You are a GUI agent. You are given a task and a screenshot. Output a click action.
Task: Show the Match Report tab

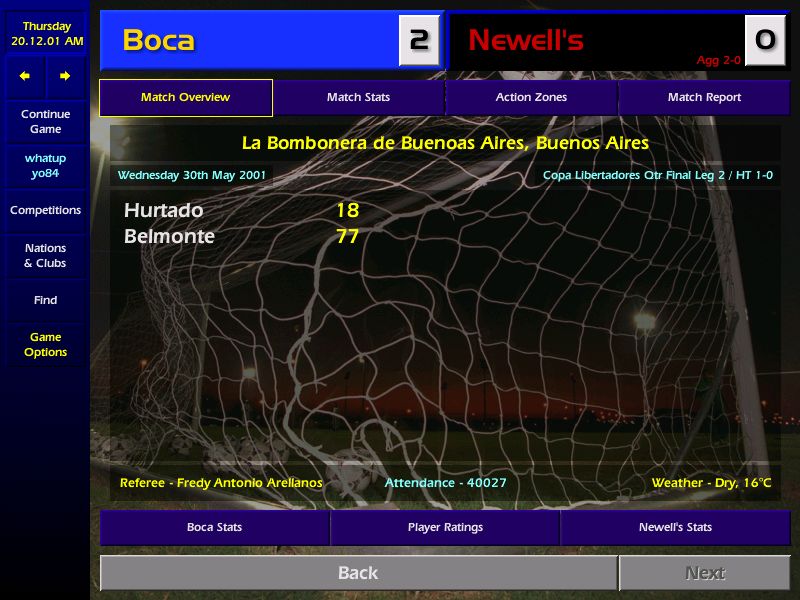pos(704,98)
